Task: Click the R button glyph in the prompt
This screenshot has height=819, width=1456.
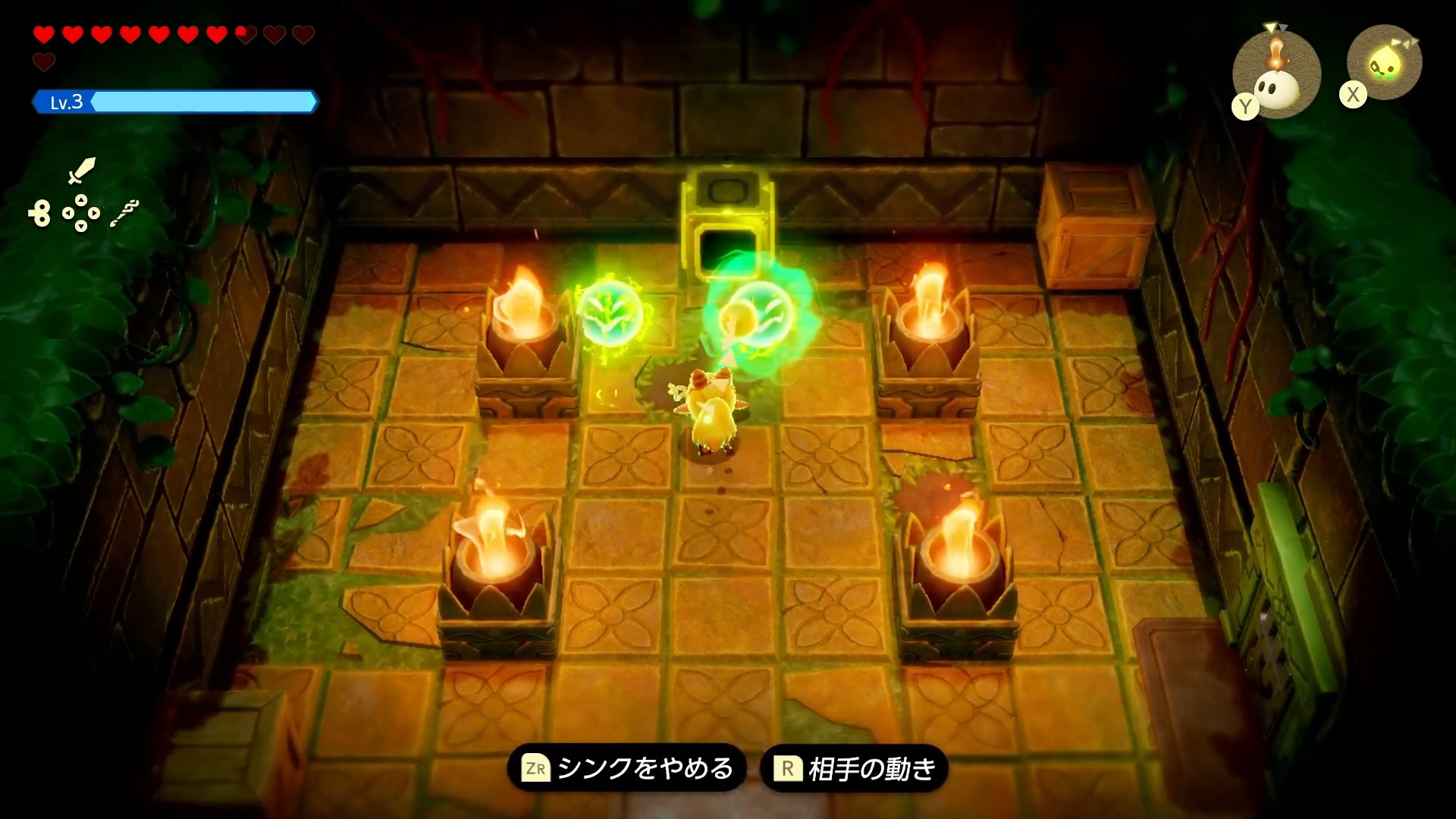Action: click(x=790, y=767)
